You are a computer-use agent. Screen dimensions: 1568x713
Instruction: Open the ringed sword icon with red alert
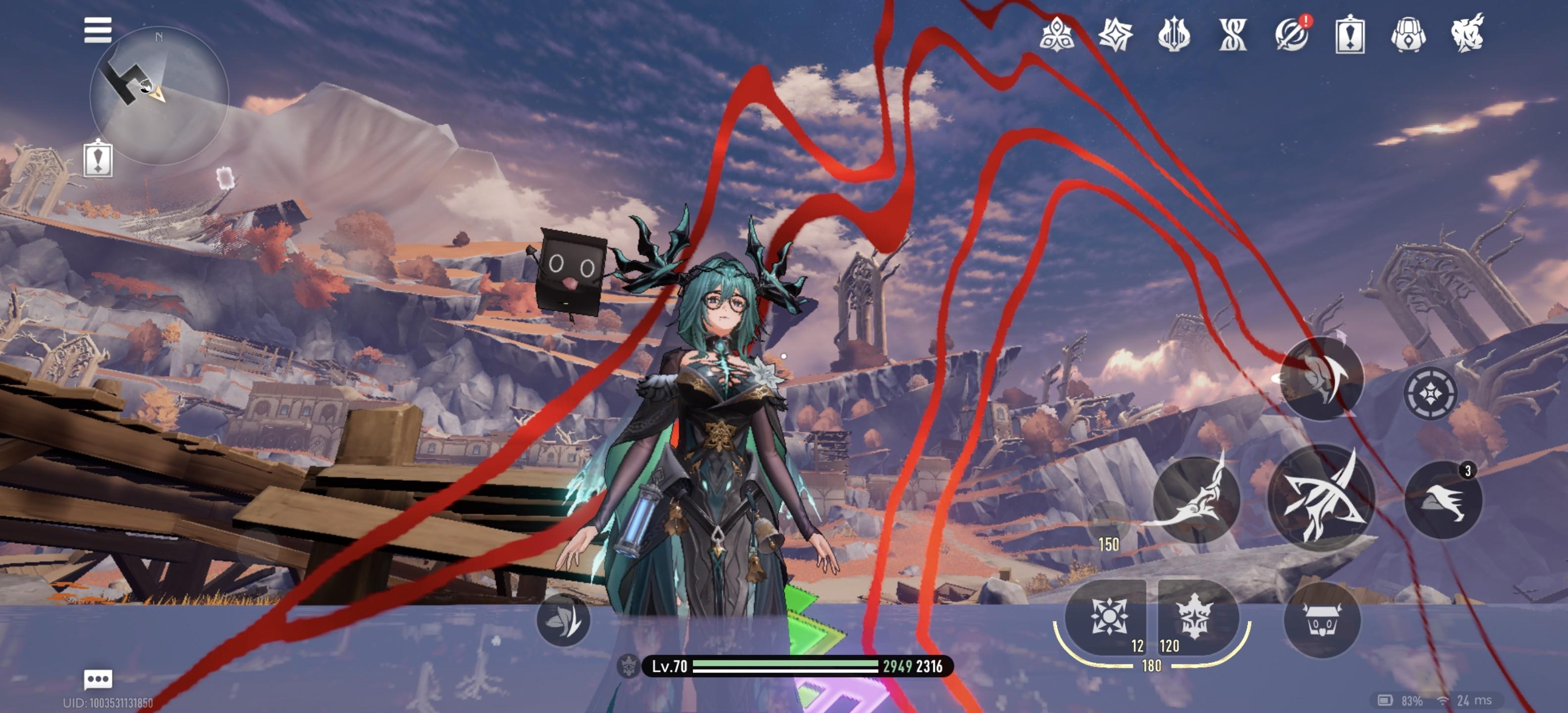(1291, 34)
